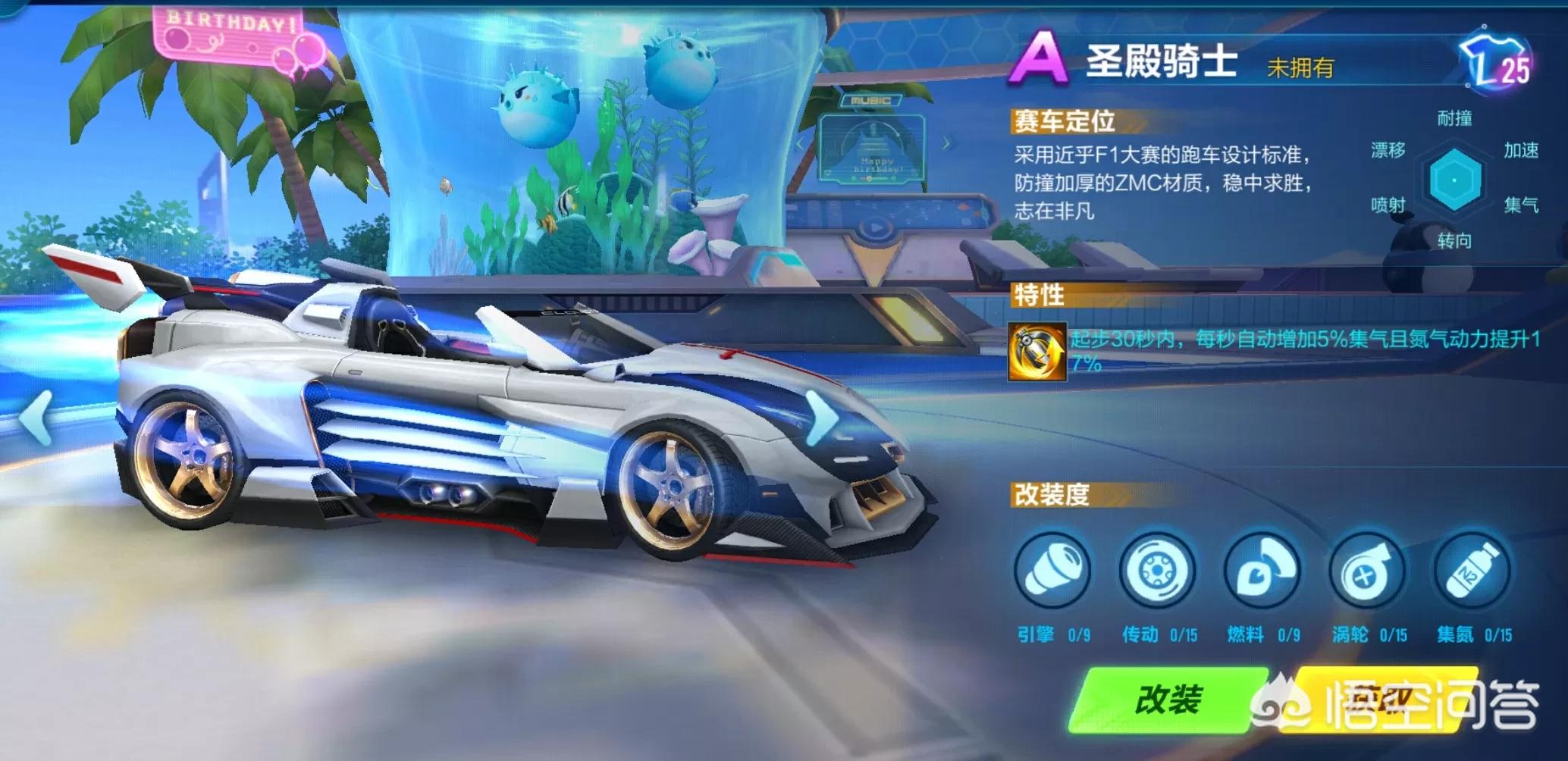
Task: Select the 引擎 engine upgrade icon
Action: [1052, 571]
